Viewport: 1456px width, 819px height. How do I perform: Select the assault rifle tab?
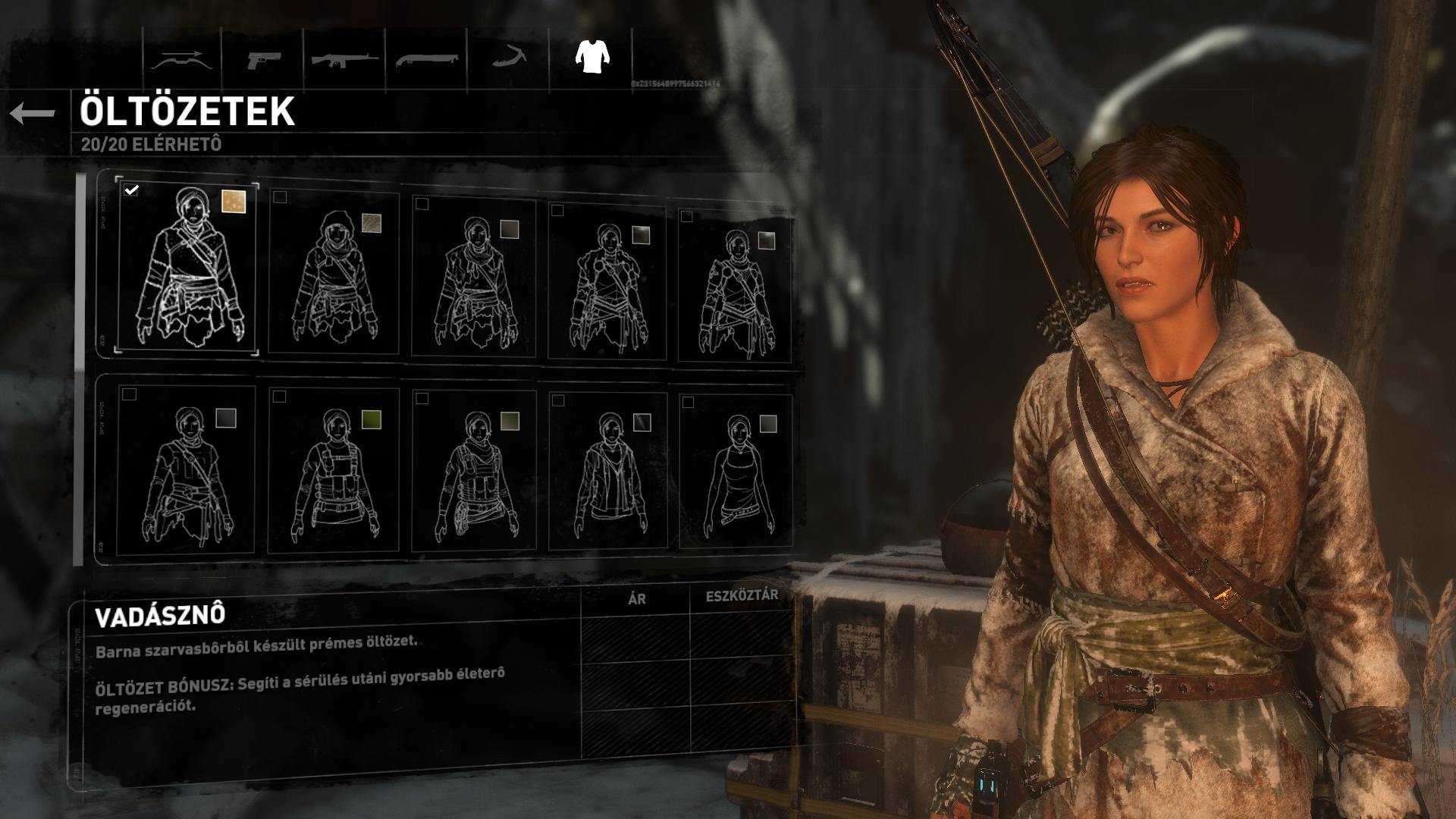point(345,60)
